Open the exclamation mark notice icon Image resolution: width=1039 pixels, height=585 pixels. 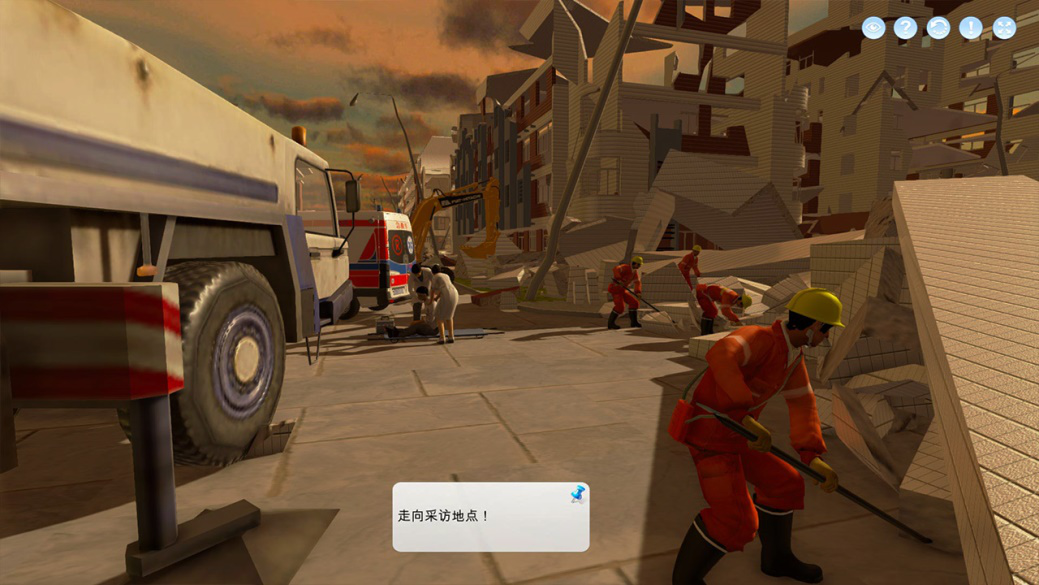[971, 28]
